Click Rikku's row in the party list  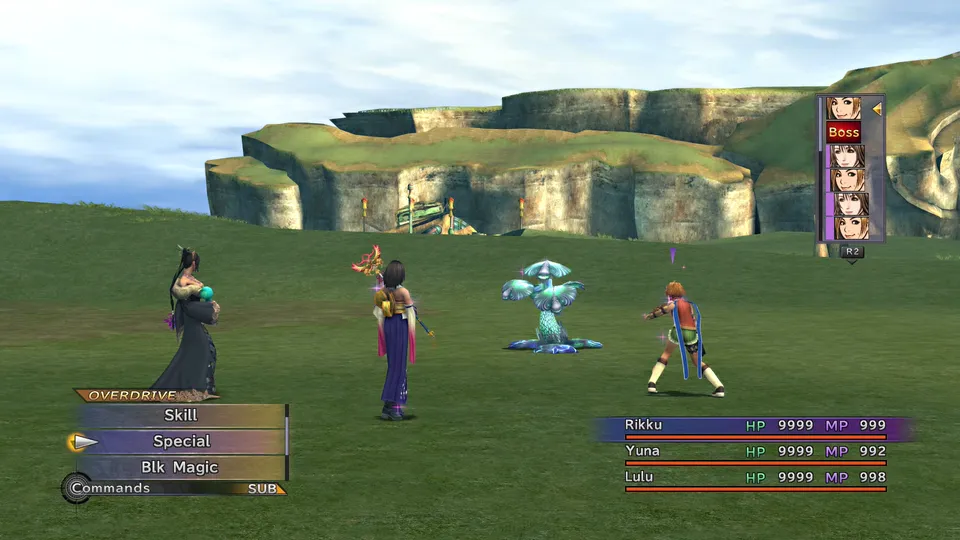755,426
